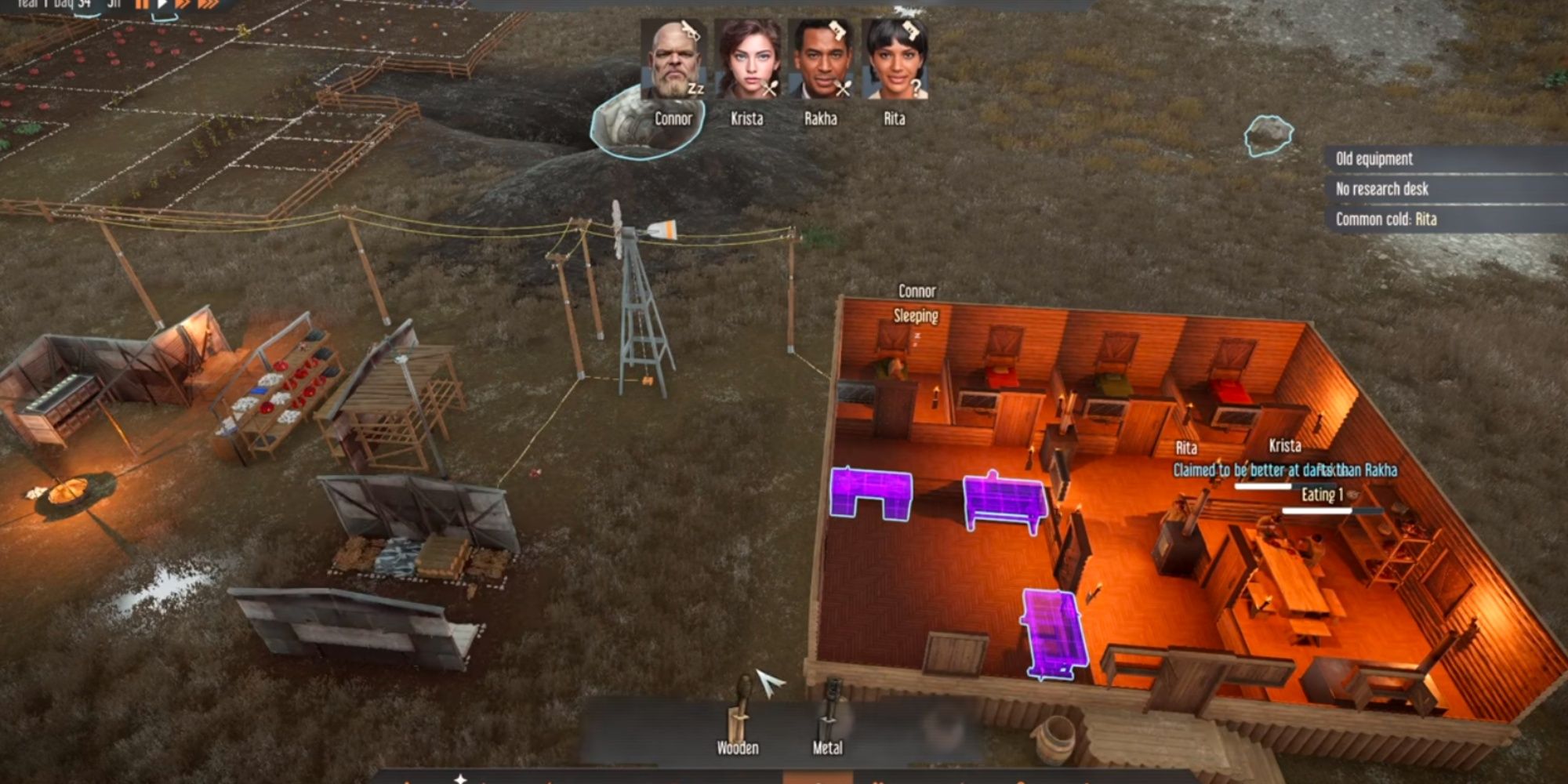Click Krista's eating utensils status icon
This screenshot has height=784, width=1568.
(x=770, y=87)
